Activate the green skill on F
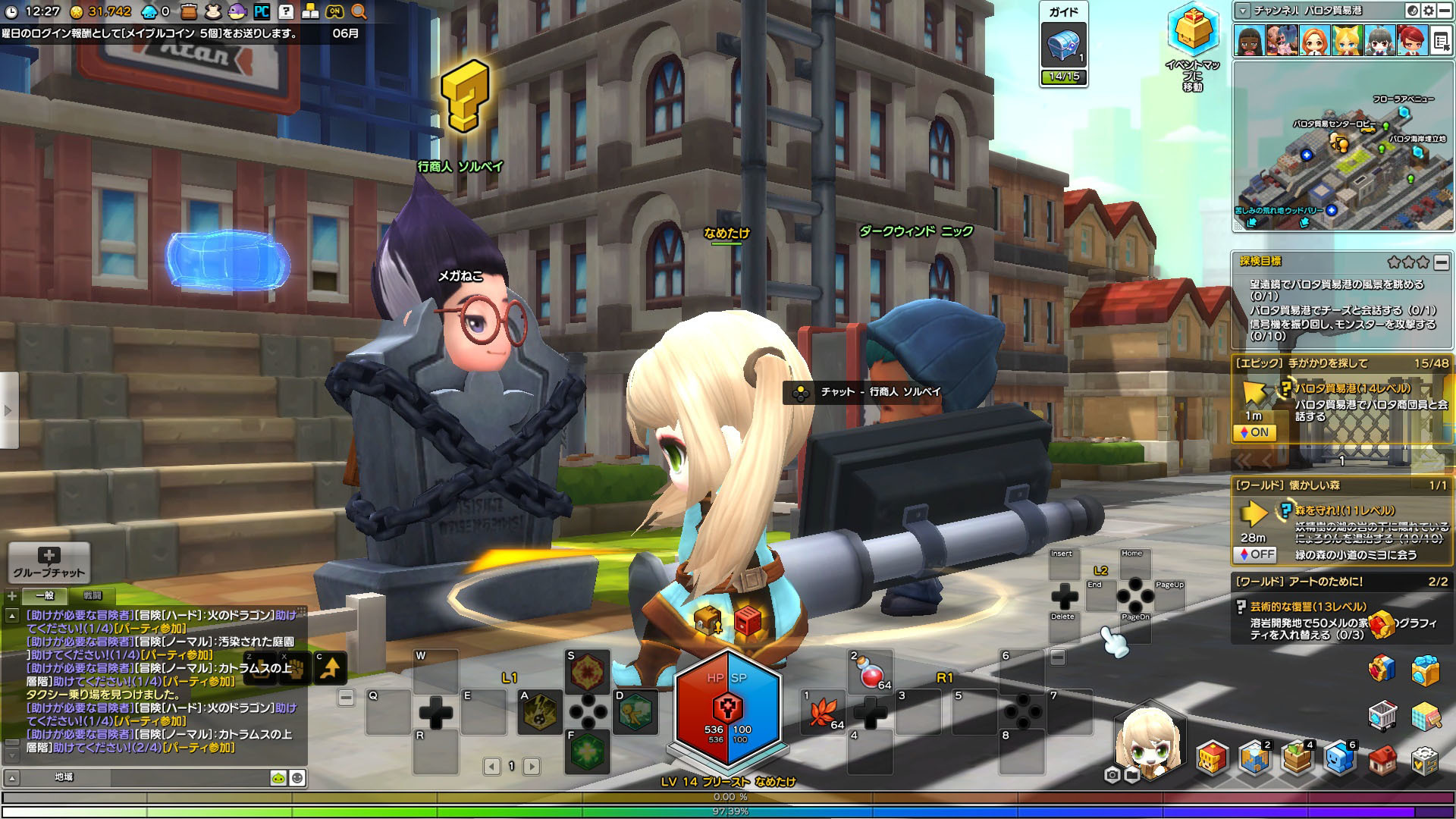 [588, 752]
